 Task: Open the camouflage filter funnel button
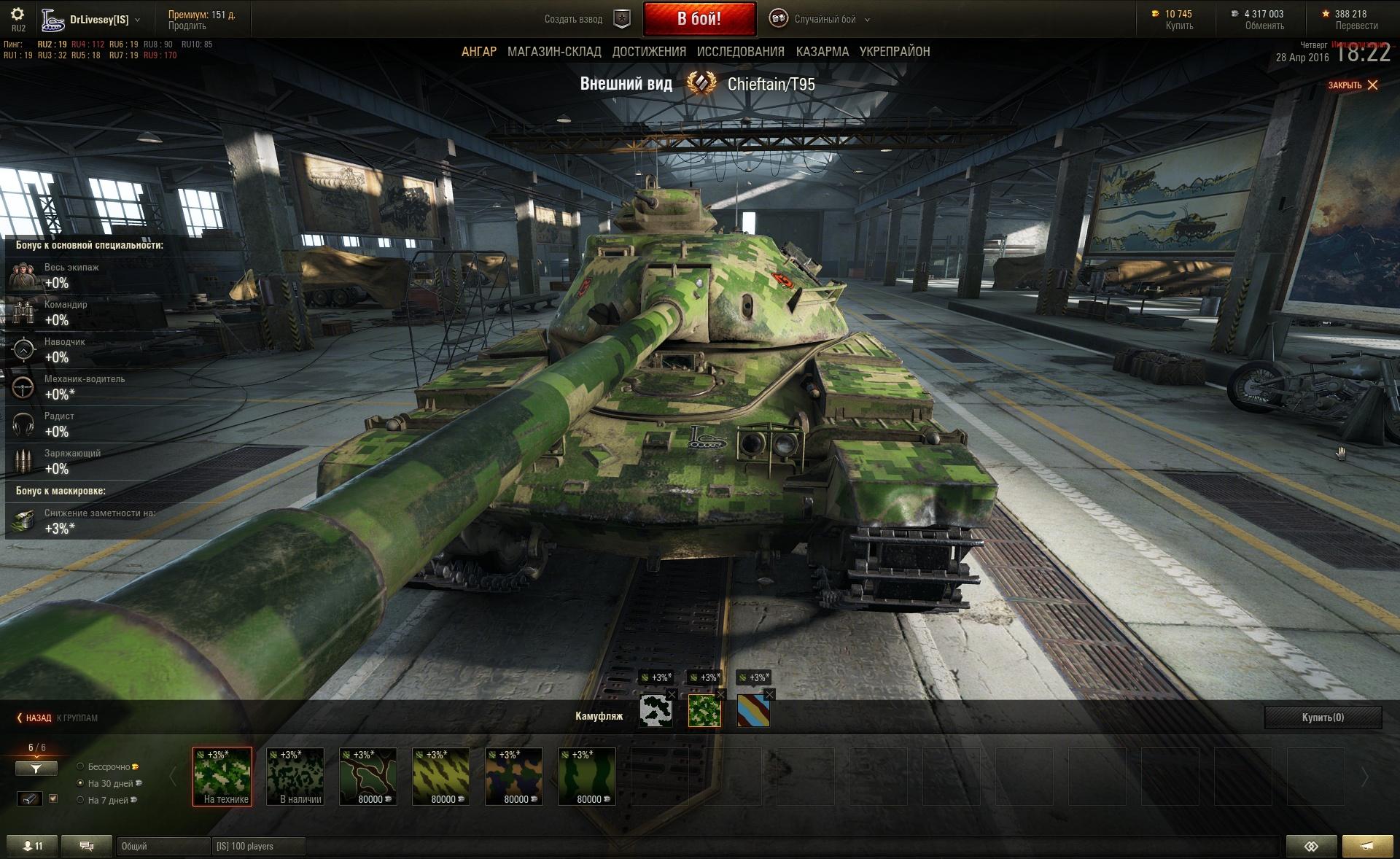[36, 769]
